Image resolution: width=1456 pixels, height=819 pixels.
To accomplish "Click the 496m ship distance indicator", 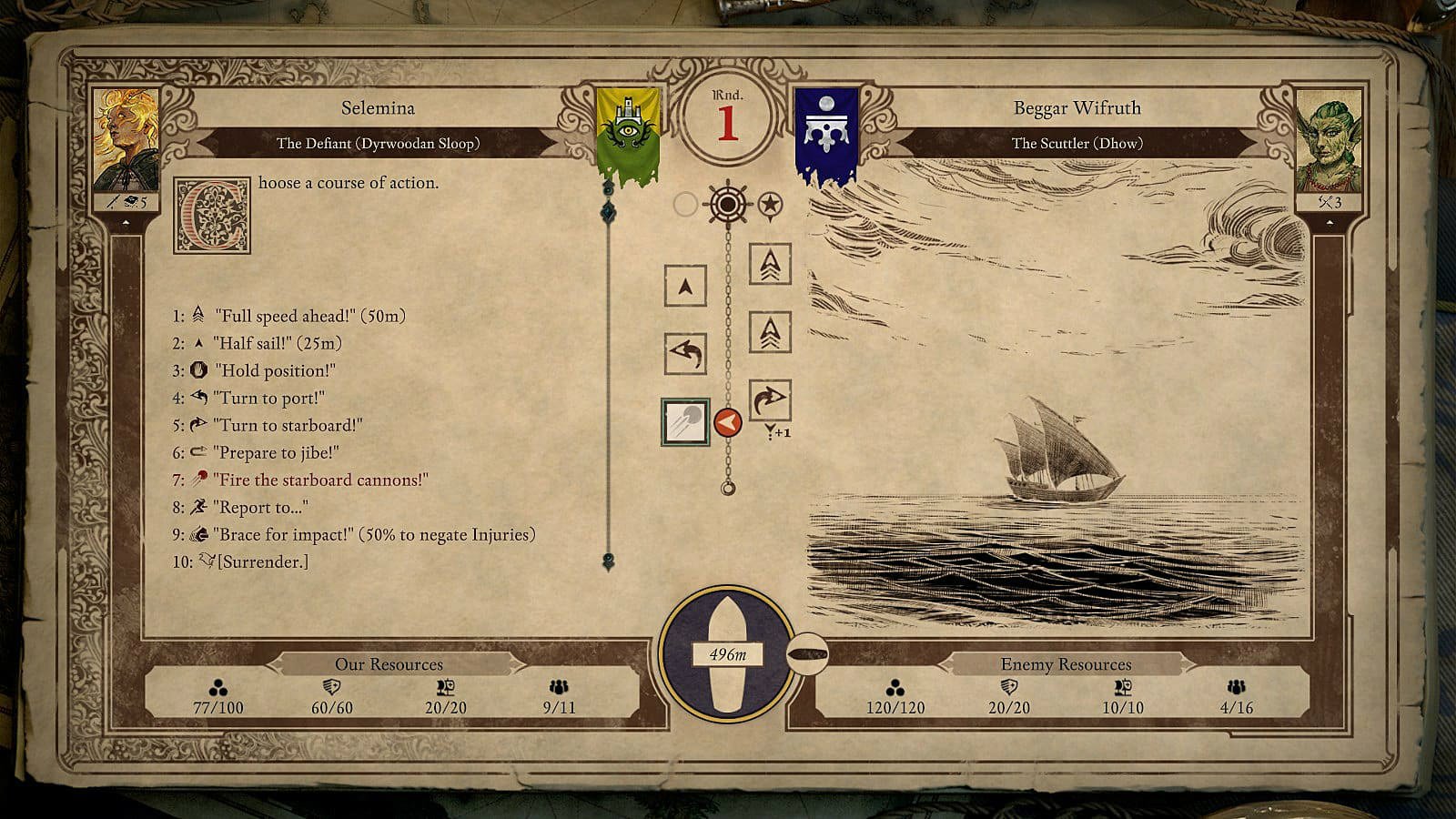I will coord(727,654).
